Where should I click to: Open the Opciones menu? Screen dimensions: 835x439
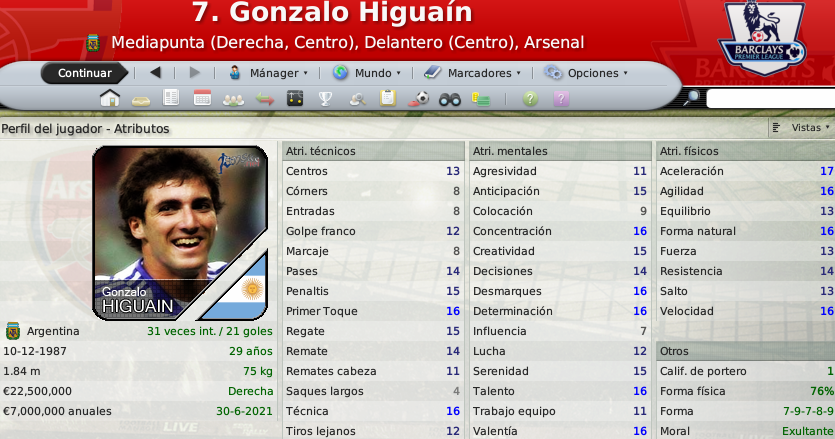(586, 73)
